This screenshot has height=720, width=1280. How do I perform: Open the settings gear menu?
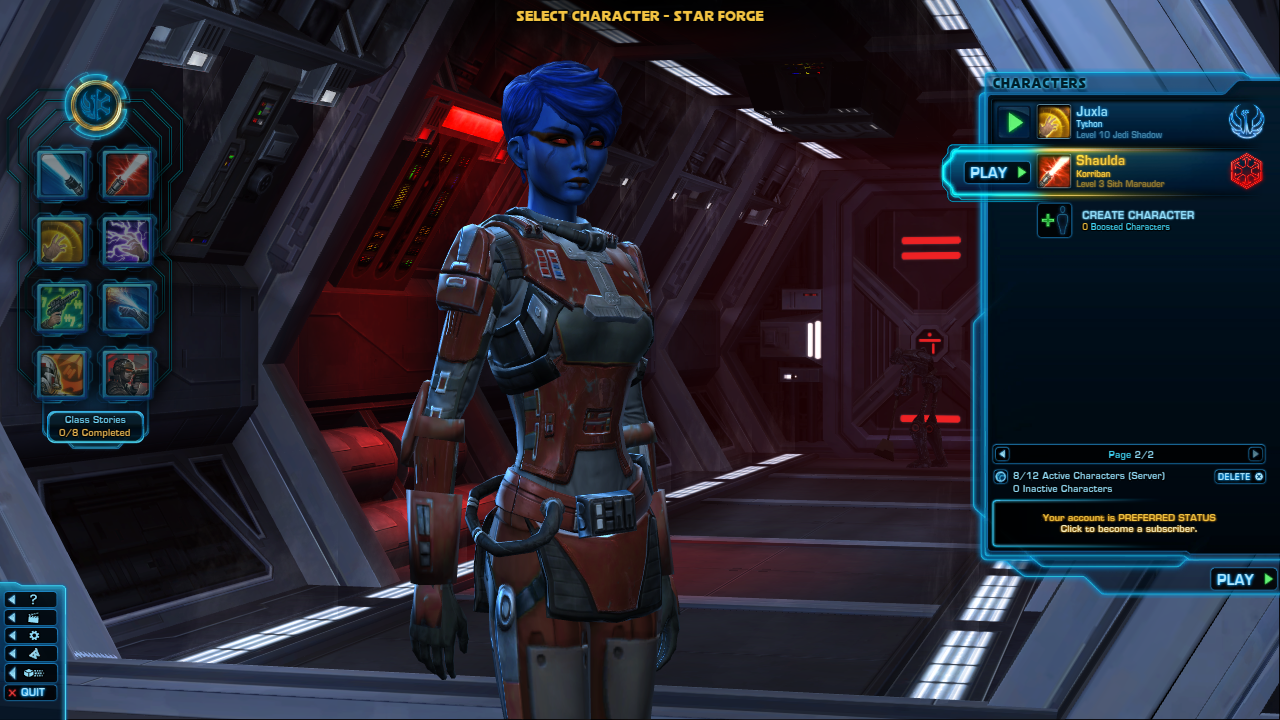point(31,635)
